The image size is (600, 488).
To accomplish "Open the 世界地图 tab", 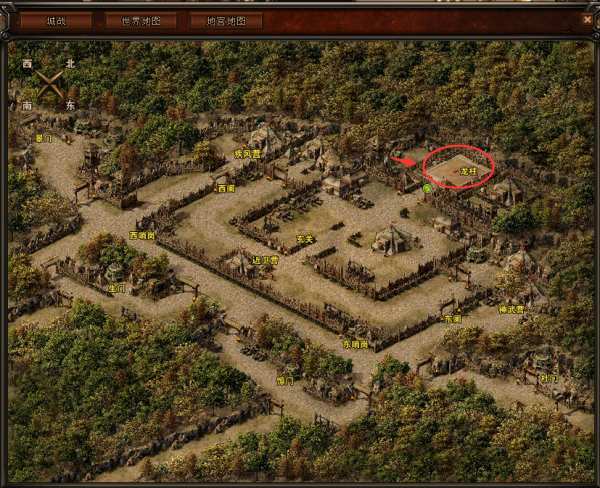I will [141, 20].
